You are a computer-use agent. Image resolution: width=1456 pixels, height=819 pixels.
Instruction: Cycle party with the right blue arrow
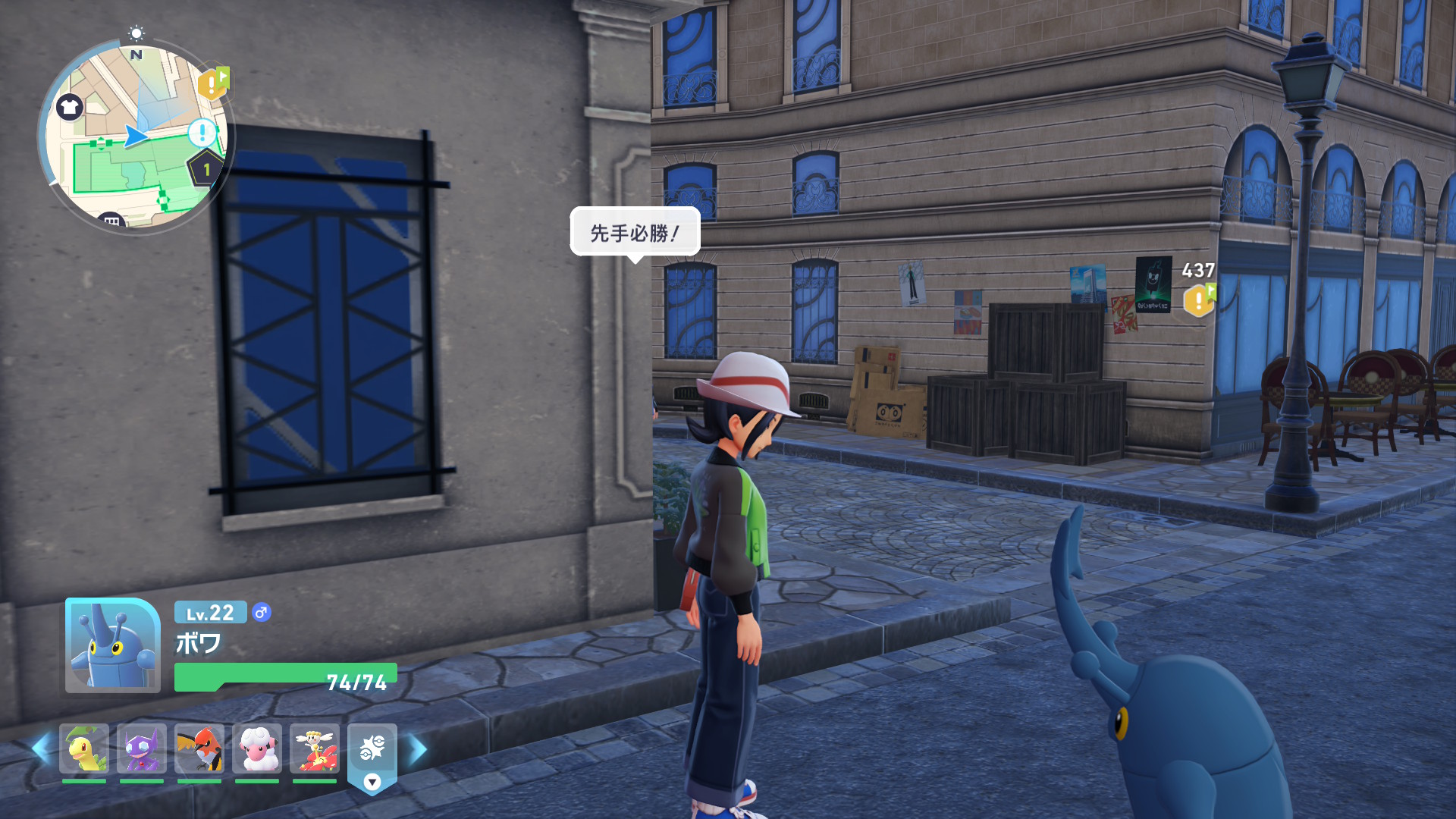(x=418, y=749)
